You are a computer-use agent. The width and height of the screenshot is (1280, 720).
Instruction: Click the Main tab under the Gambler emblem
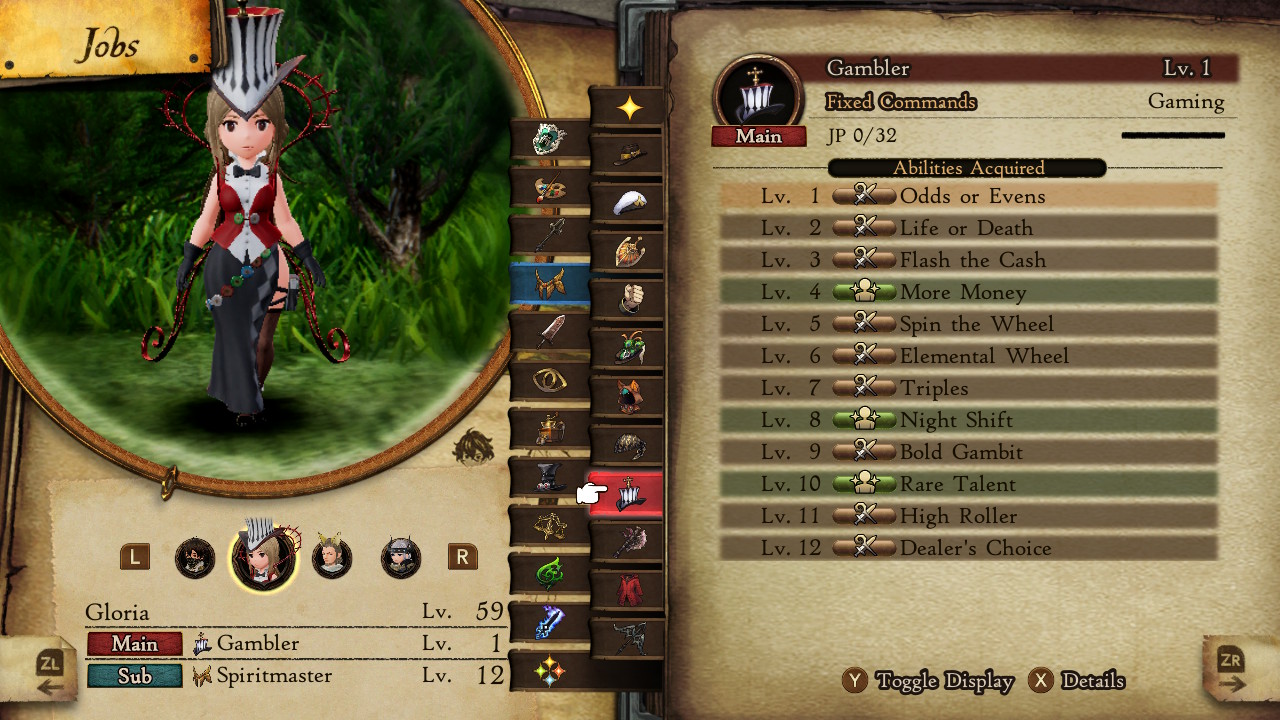(x=758, y=137)
